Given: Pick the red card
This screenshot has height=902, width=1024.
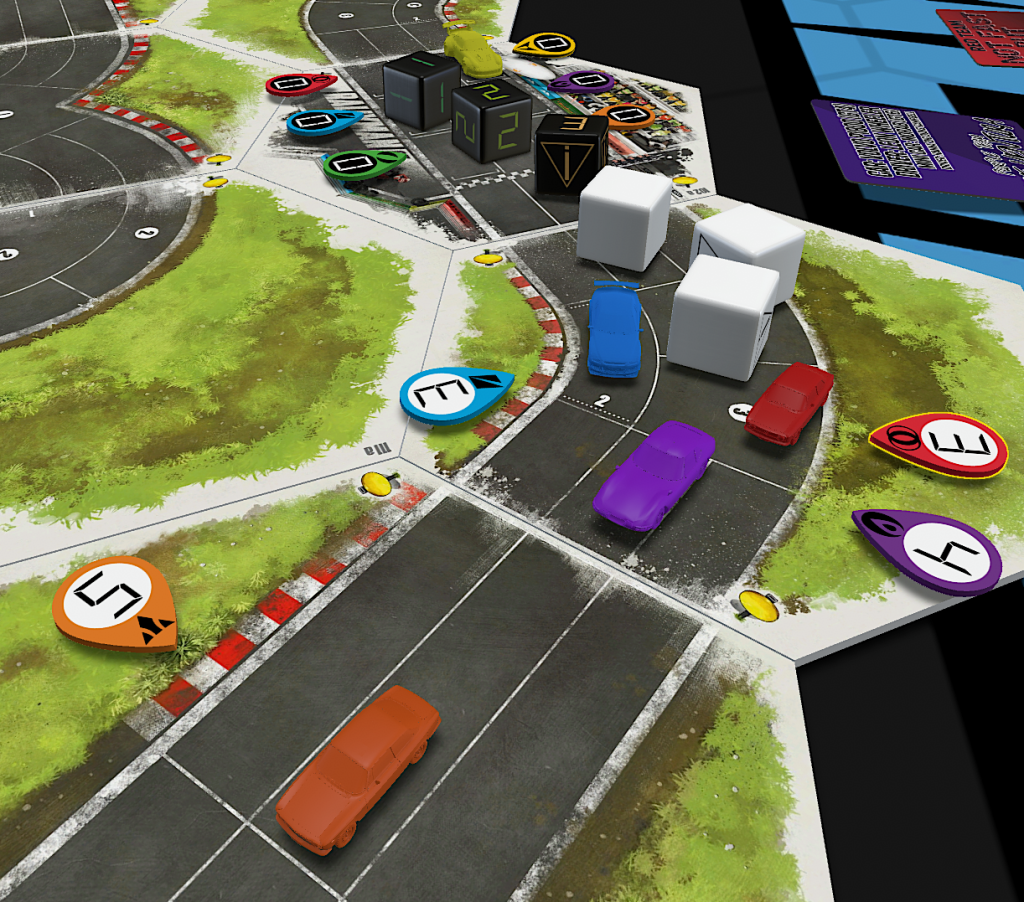Looking at the screenshot, I should [x=982, y=35].
